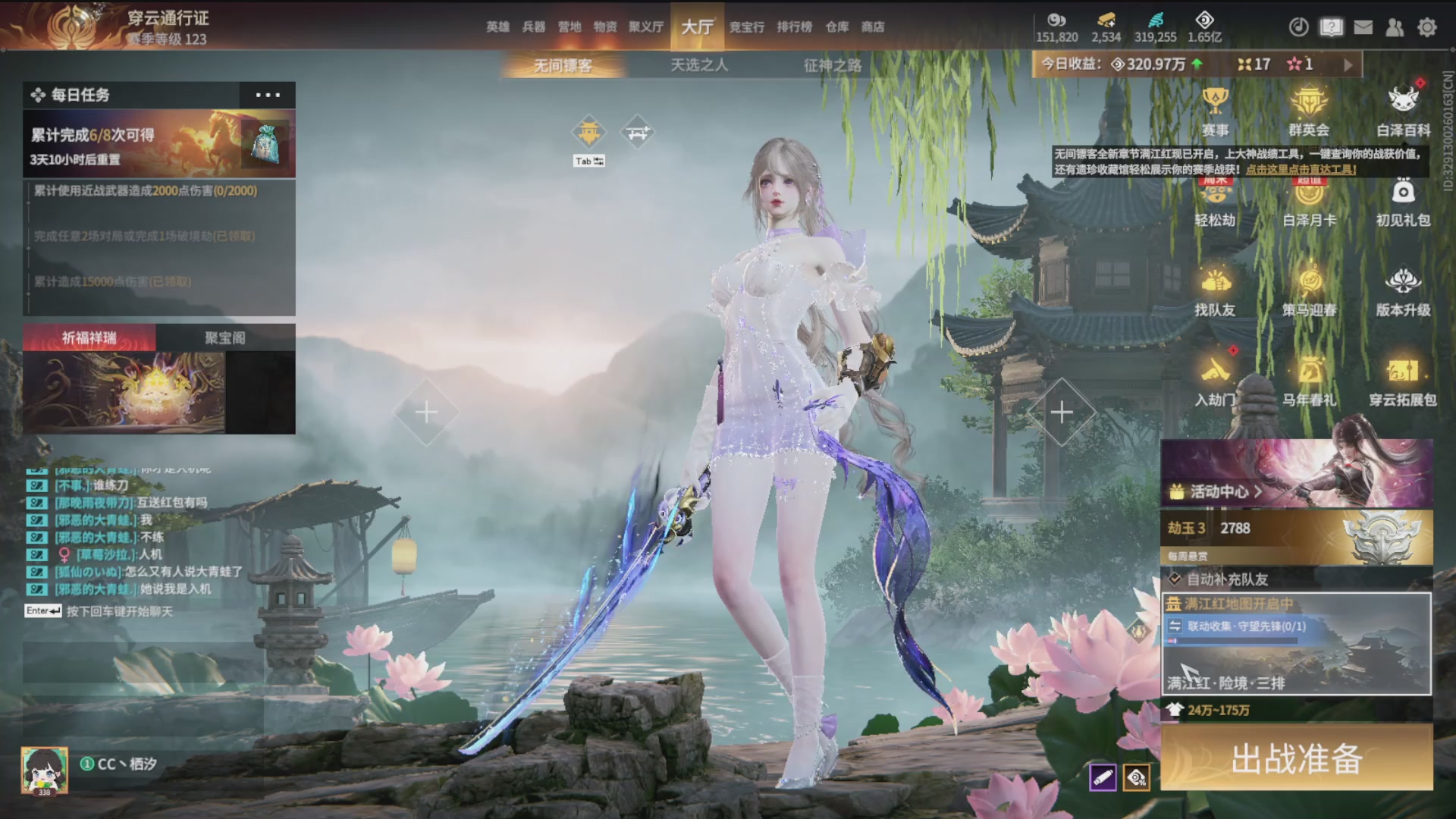Open the mail envelope icon
The image size is (1456, 819).
(x=1363, y=27)
